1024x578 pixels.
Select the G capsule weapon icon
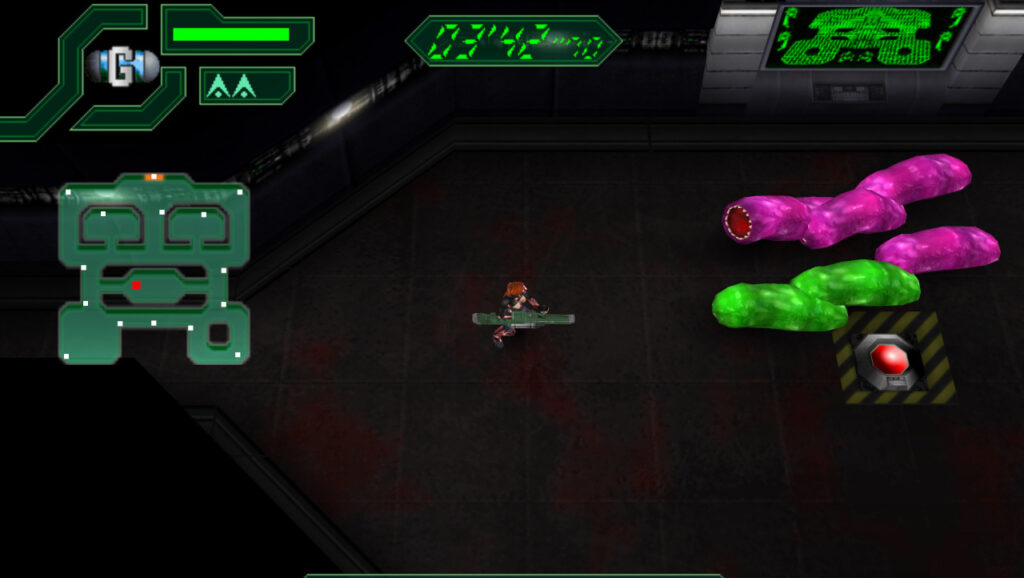(123, 67)
